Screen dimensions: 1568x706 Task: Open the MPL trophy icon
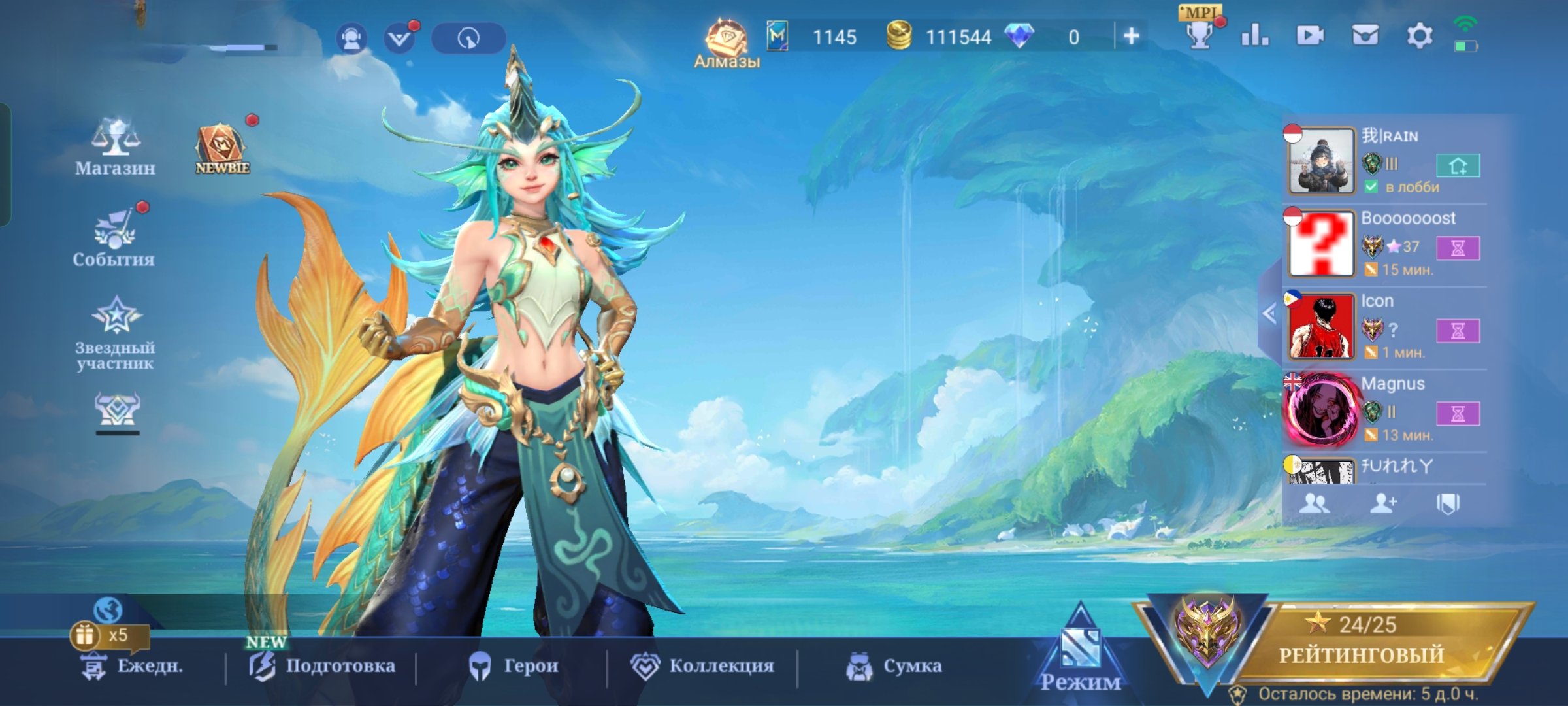pyautogui.click(x=1200, y=33)
